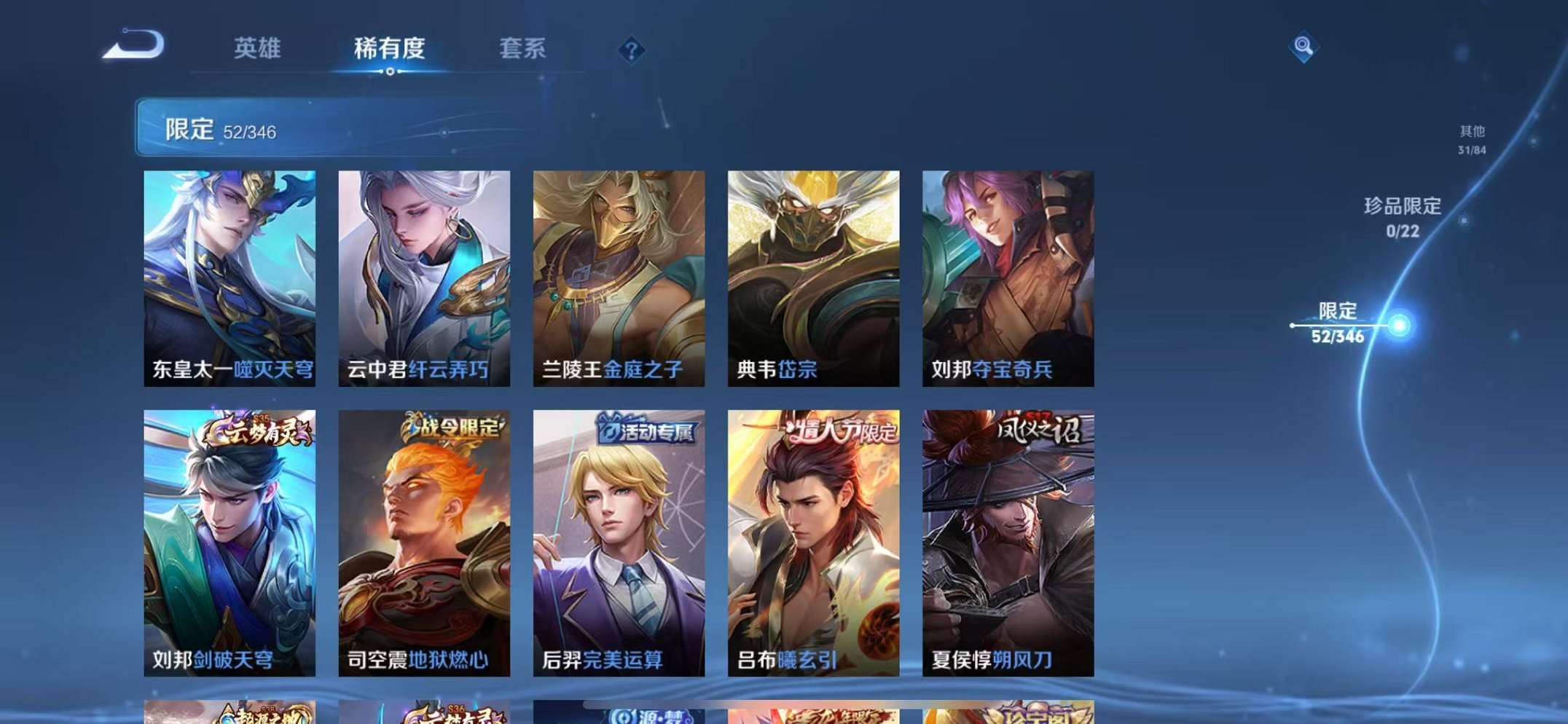
Task: Switch to the 套系 tab
Action: pyautogui.click(x=522, y=50)
